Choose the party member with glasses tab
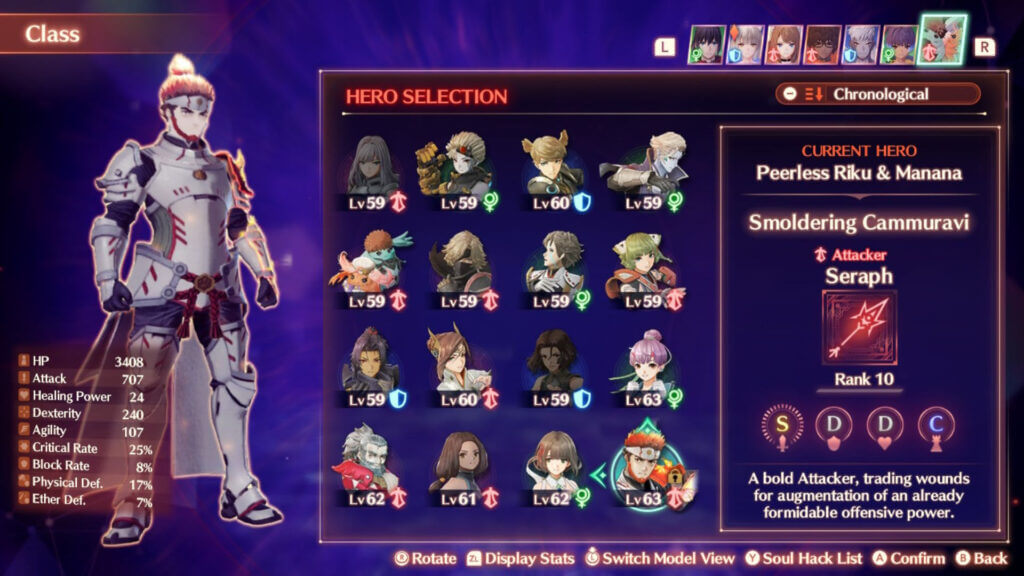This screenshot has height=576, width=1024. 823,45
